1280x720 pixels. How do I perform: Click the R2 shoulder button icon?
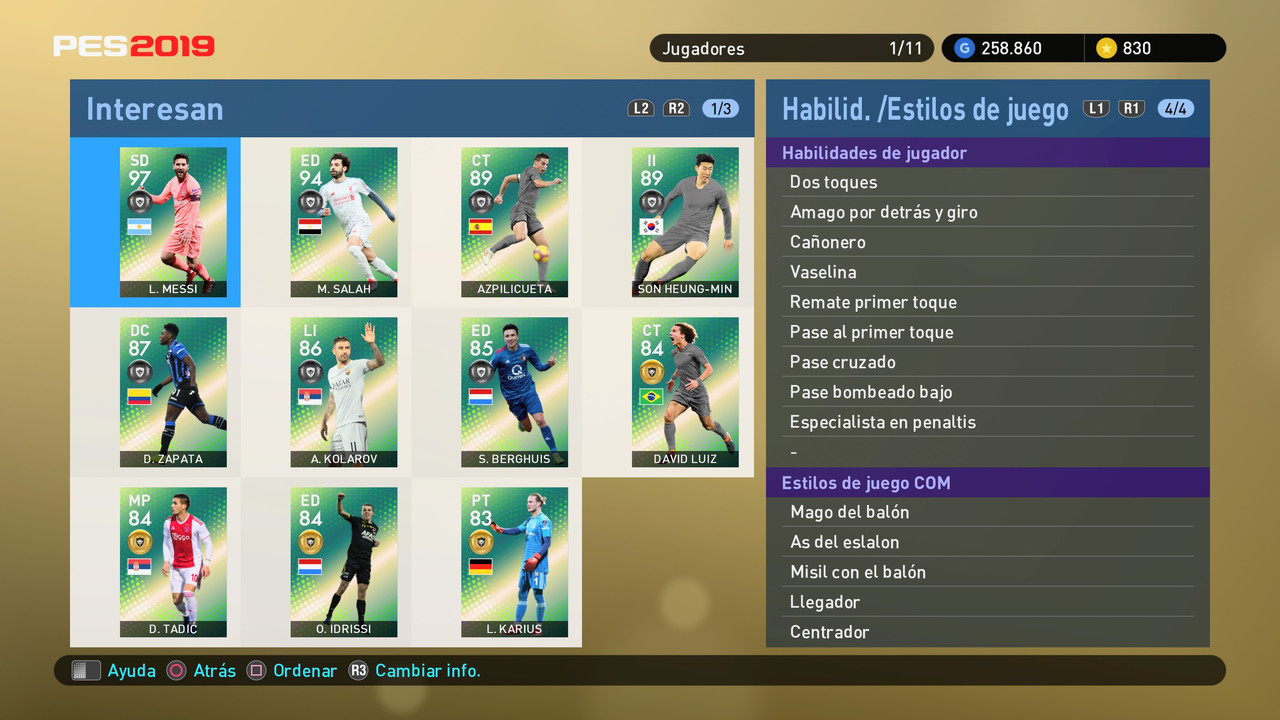pyautogui.click(x=677, y=108)
